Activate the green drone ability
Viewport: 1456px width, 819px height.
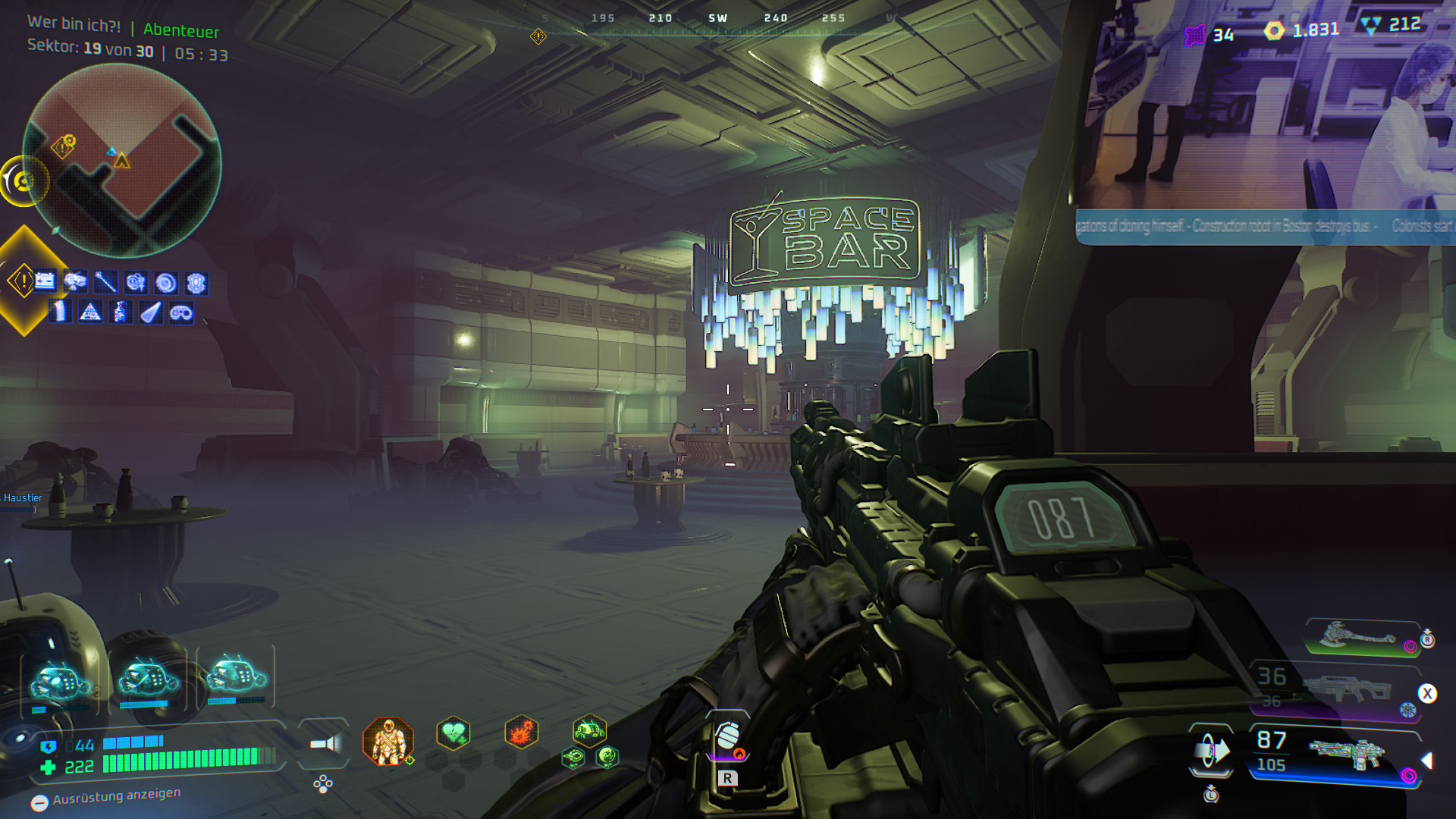tap(589, 731)
